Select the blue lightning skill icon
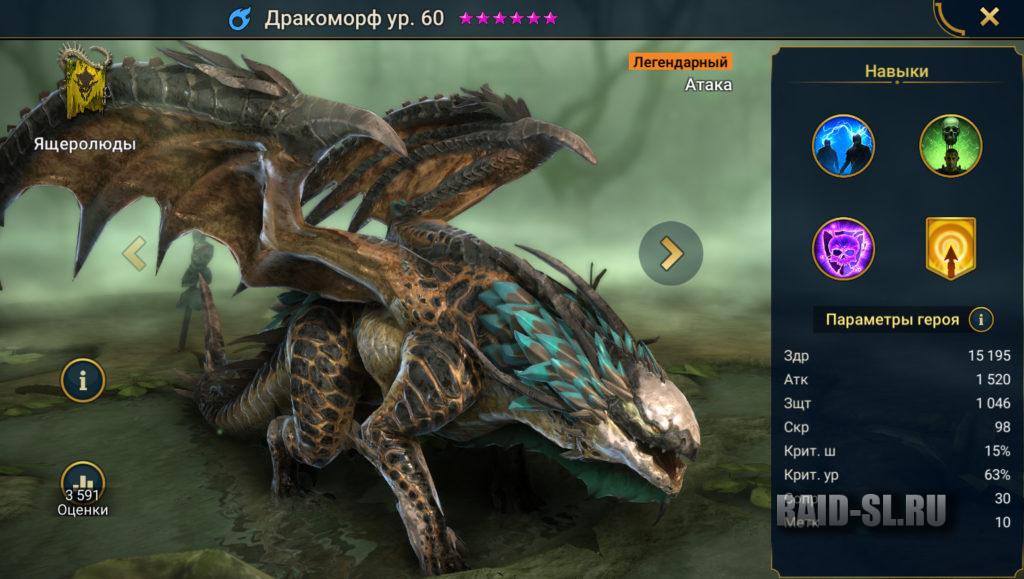Viewport: 1024px width, 579px height. (x=843, y=145)
